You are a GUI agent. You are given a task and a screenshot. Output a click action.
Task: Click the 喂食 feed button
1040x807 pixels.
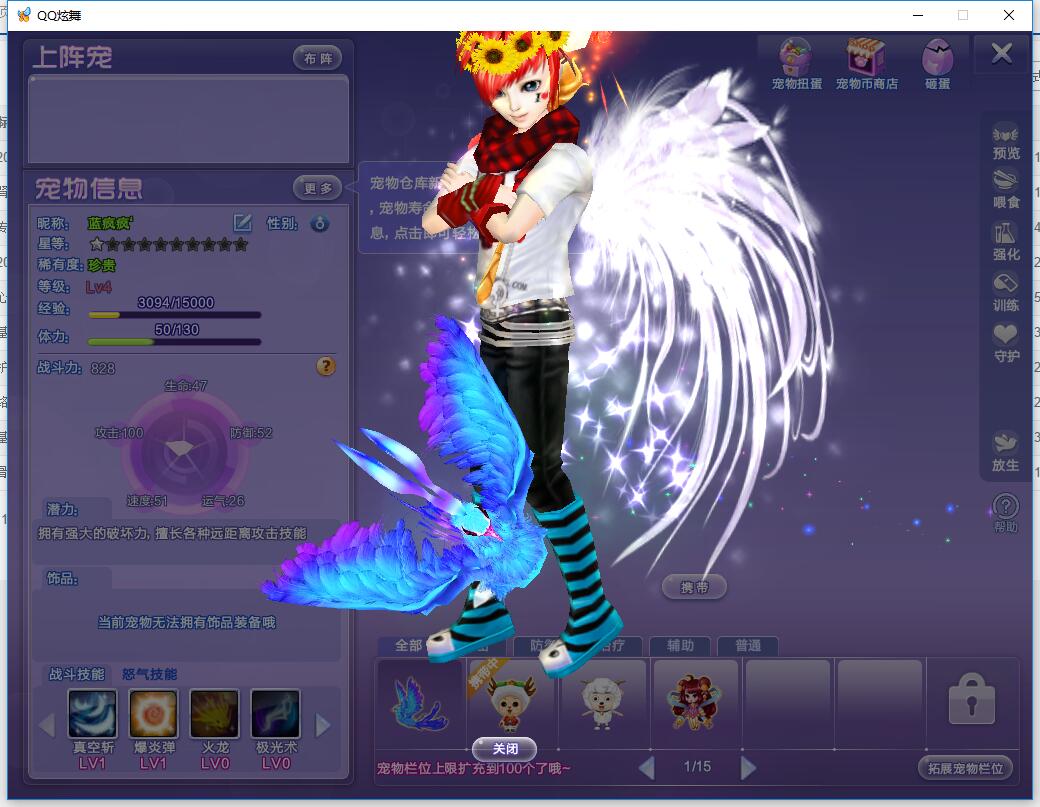point(1005,189)
